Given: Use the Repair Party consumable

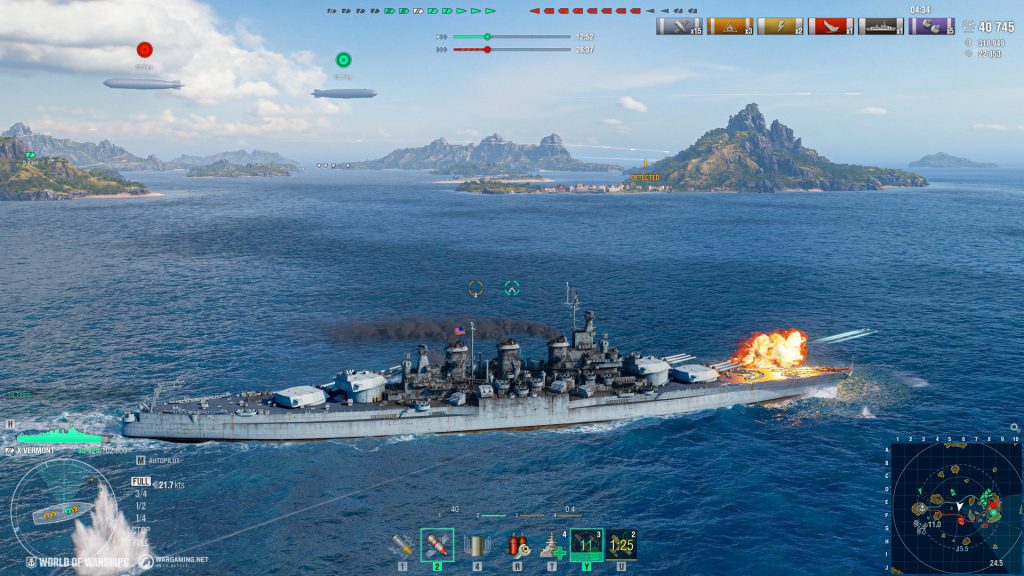Looking at the screenshot, I should (x=551, y=545).
